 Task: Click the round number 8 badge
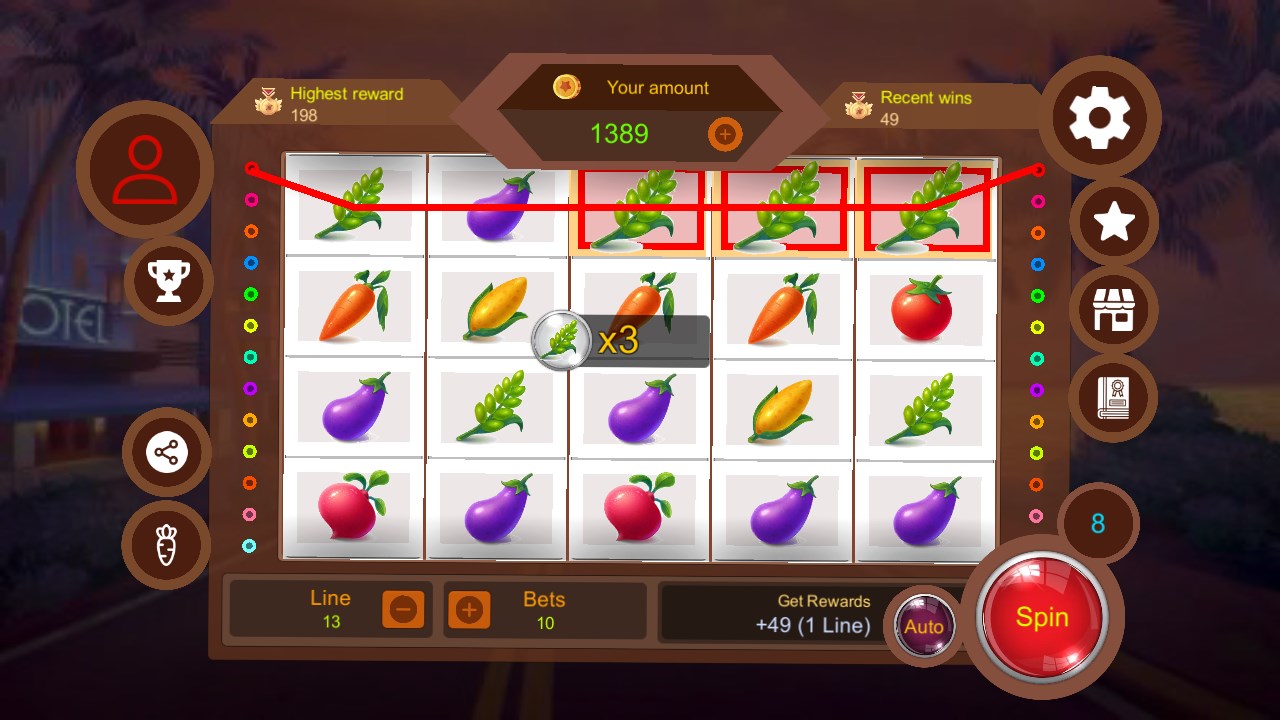coord(1098,523)
